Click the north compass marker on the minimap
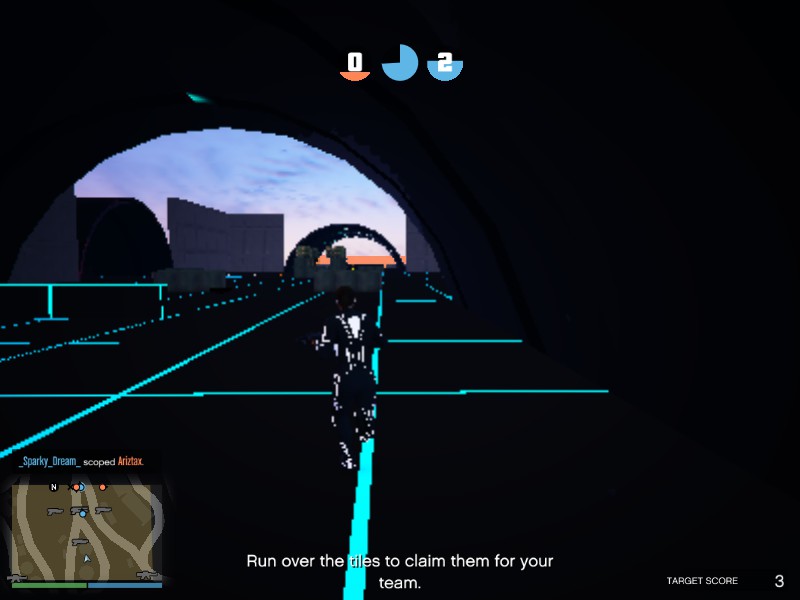The height and width of the screenshot is (600, 800). click(x=54, y=487)
